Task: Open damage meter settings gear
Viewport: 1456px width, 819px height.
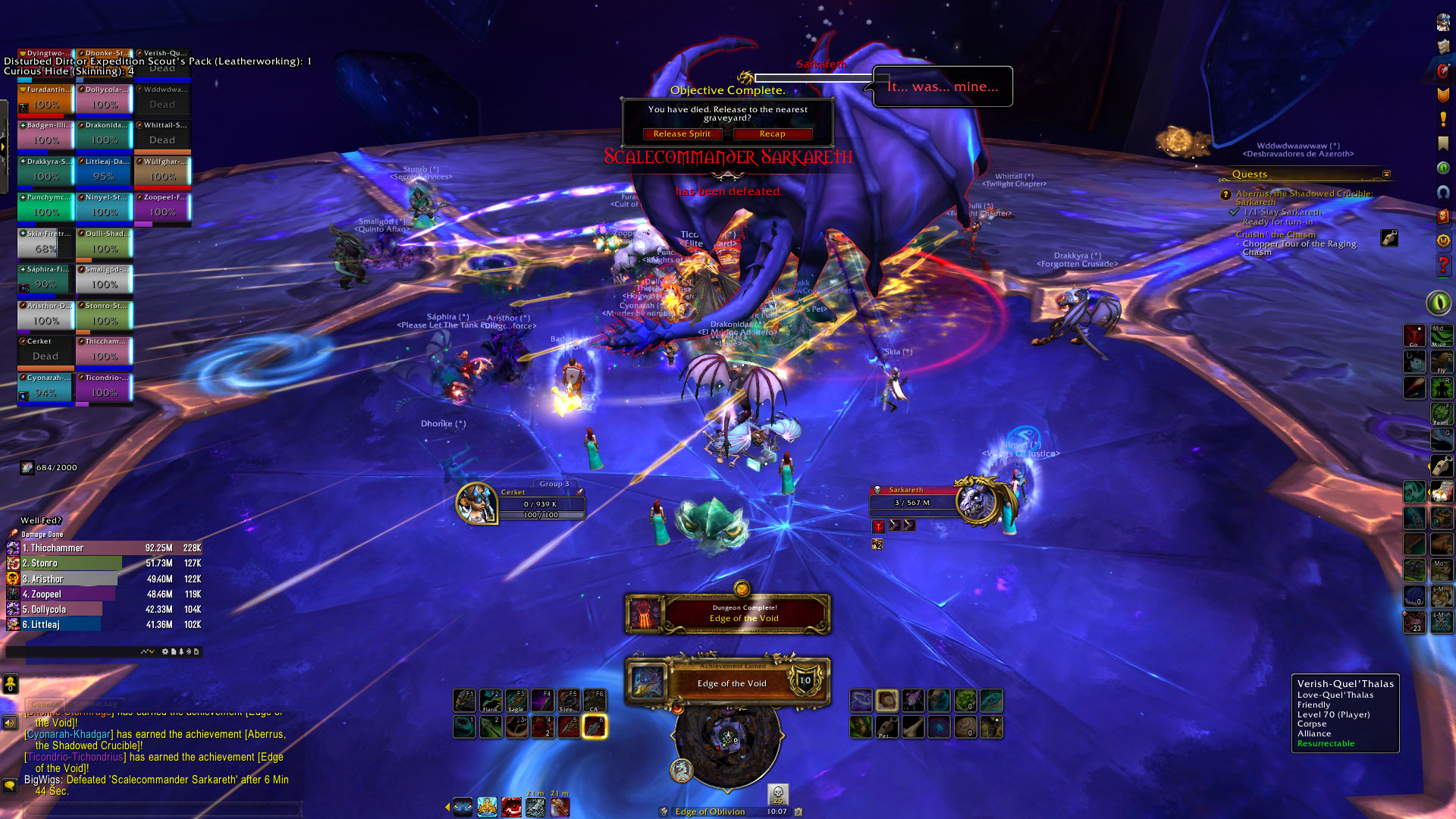Action: tap(165, 651)
